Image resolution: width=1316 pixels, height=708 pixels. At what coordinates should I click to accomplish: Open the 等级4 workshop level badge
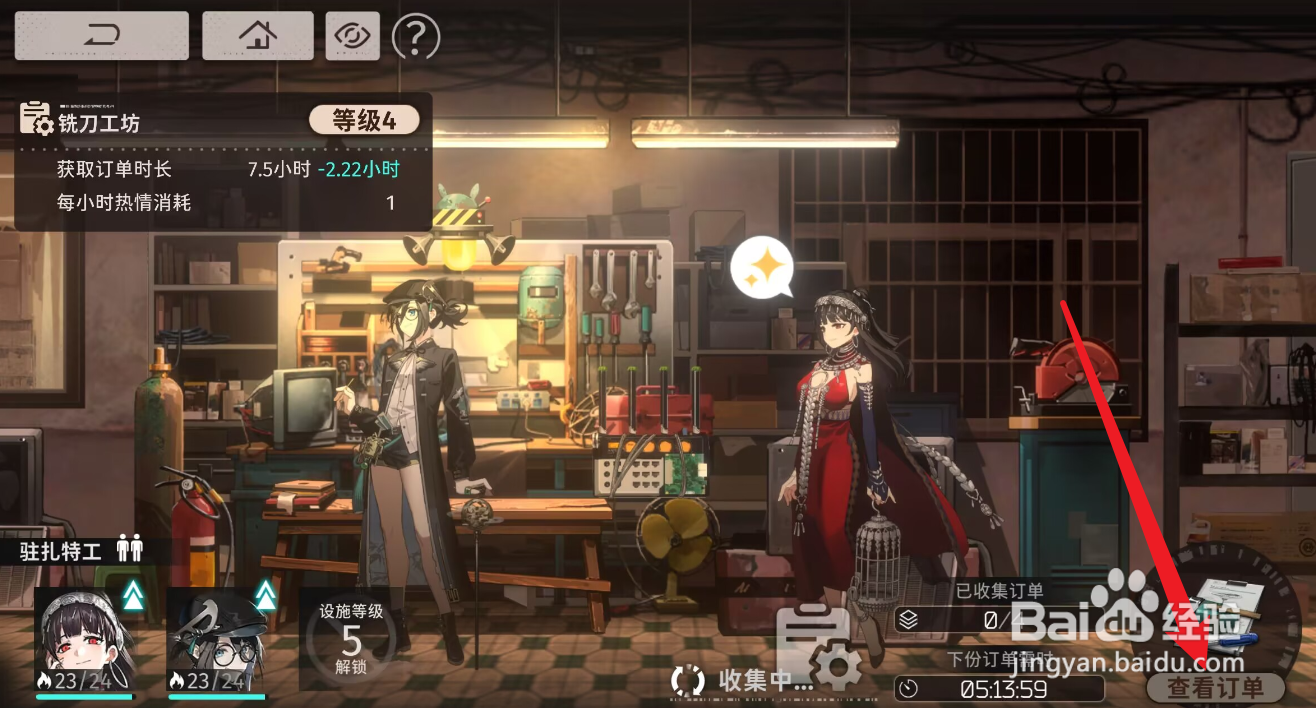[363, 121]
